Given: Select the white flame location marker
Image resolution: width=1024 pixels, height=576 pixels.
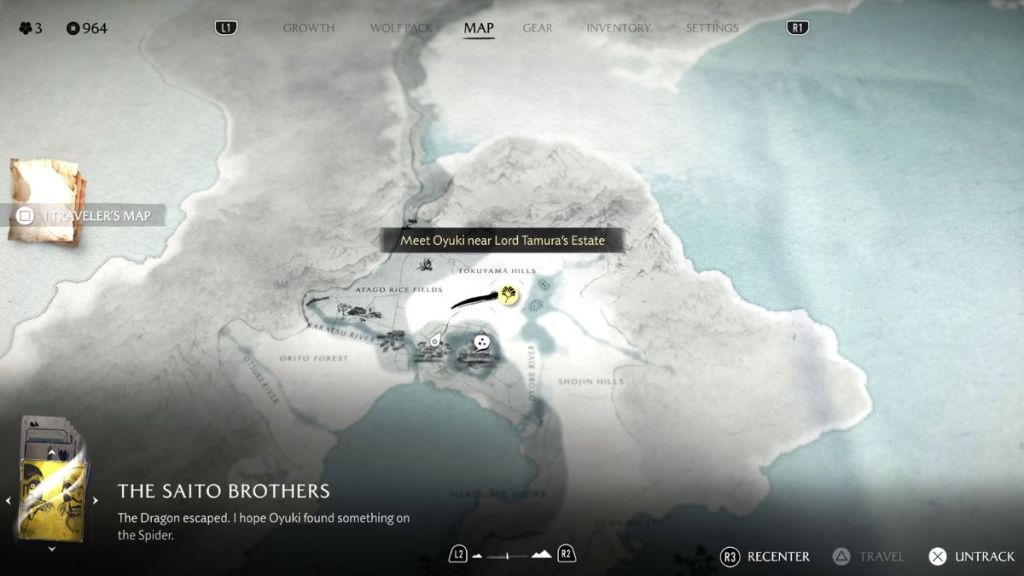Looking at the screenshot, I should coord(435,342).
